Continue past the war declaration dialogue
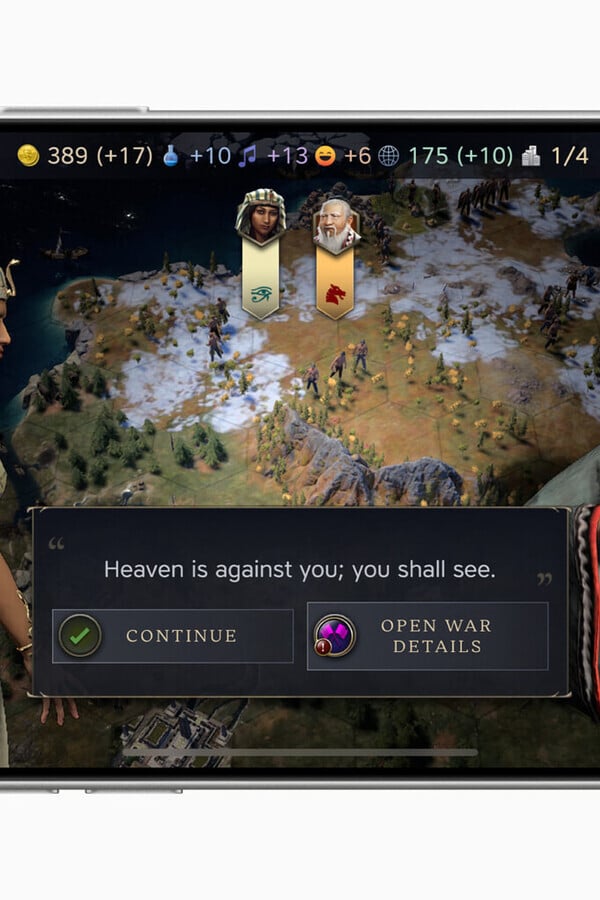Screen dimensions: 600x900 pyautogui.click(x=172, y=636)
